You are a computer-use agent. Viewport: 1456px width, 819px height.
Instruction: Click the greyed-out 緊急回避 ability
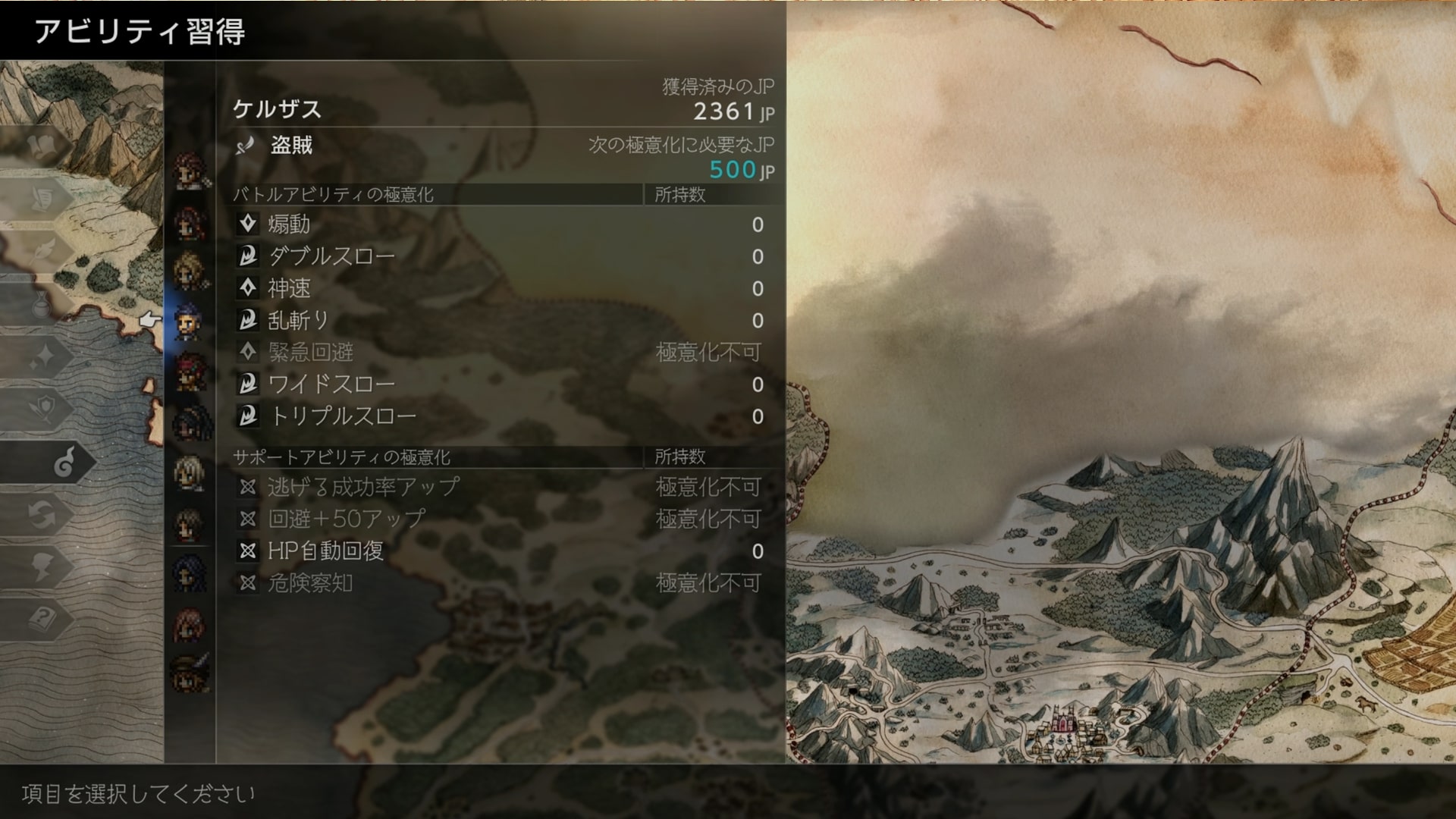tap(310, 353)
